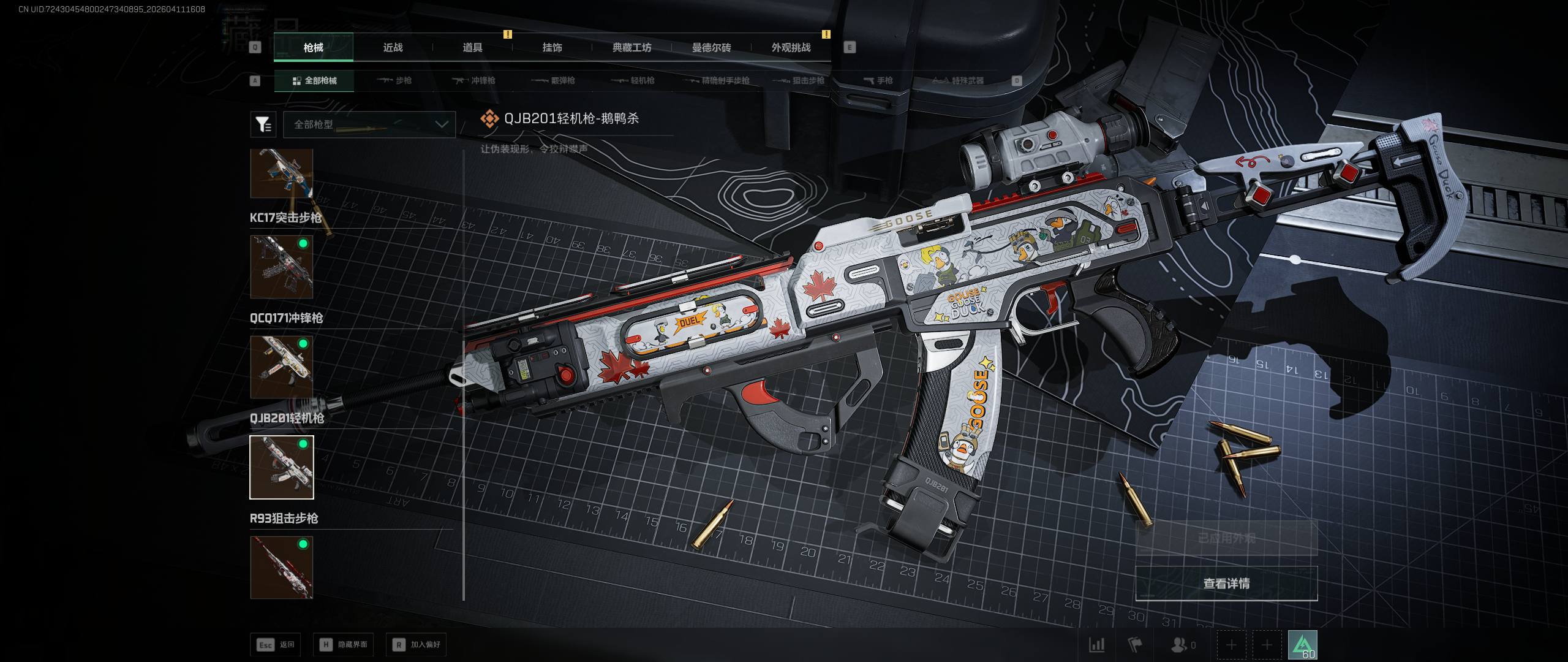Open the bar chart statistics icon
This screenshot has height=662, width=1568.
1096,645
